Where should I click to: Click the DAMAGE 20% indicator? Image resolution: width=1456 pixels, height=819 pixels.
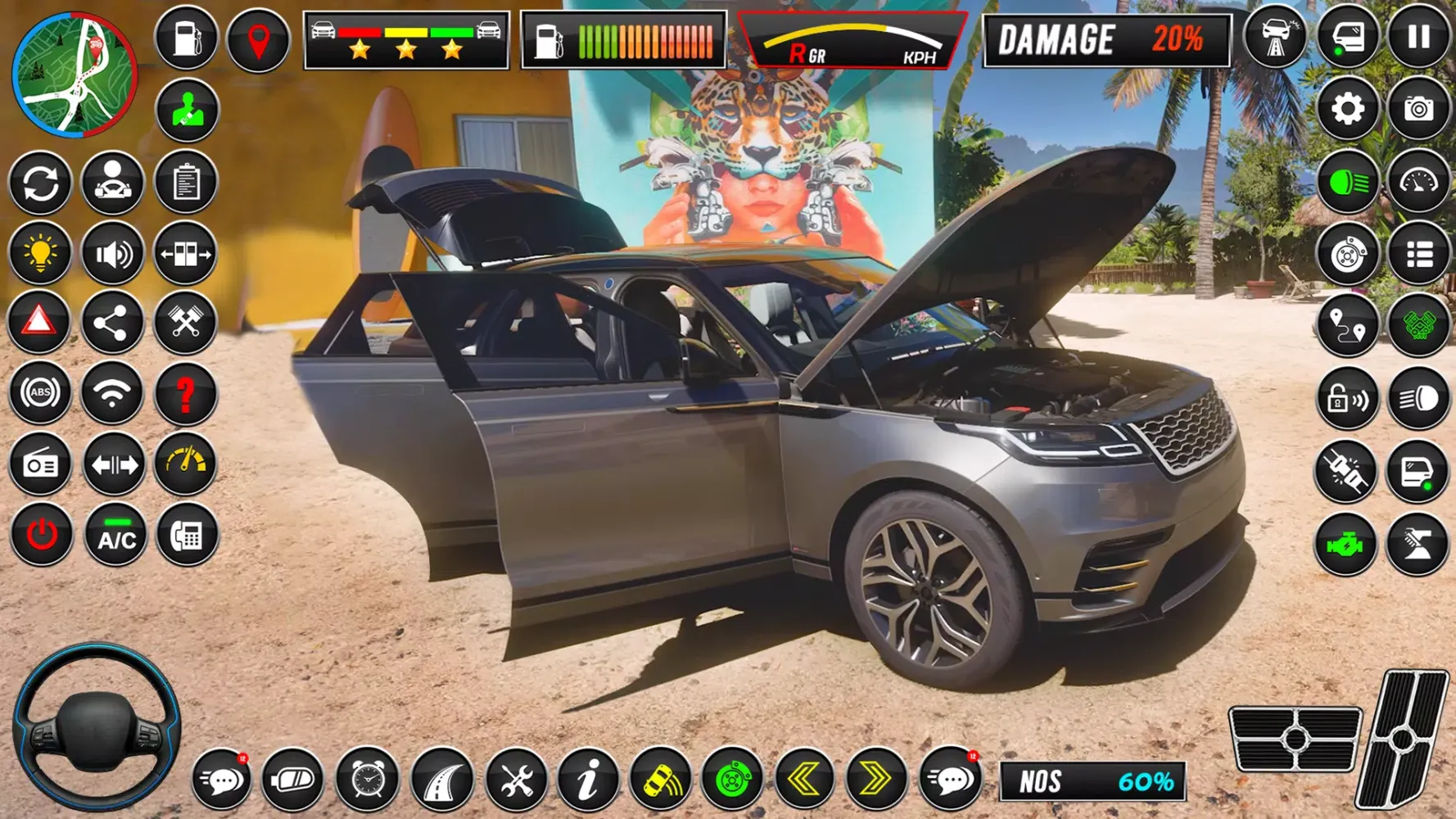pyautogui.click(x=1104, y=41)
